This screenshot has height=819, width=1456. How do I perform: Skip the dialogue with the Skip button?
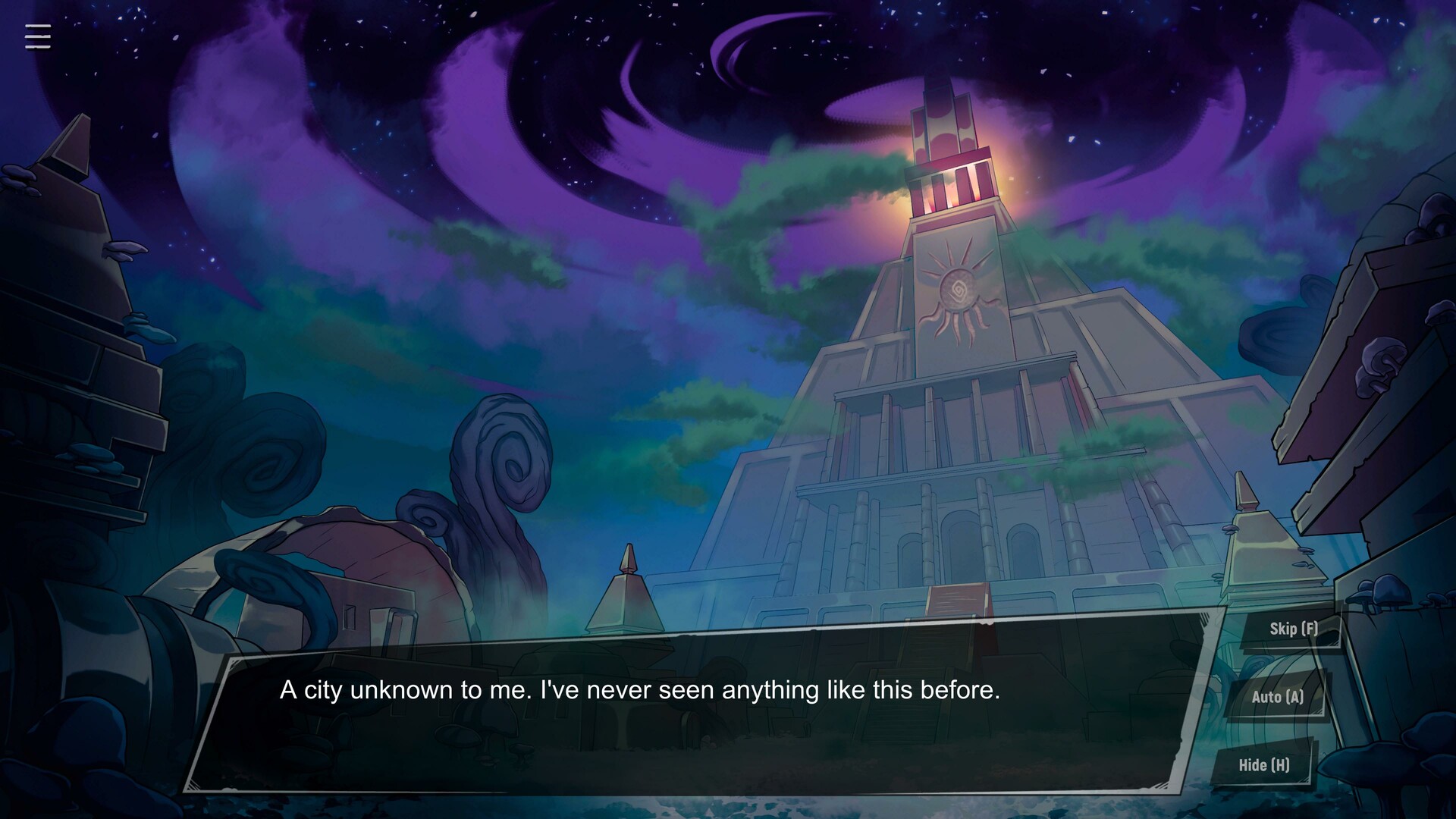(1293, 629)
